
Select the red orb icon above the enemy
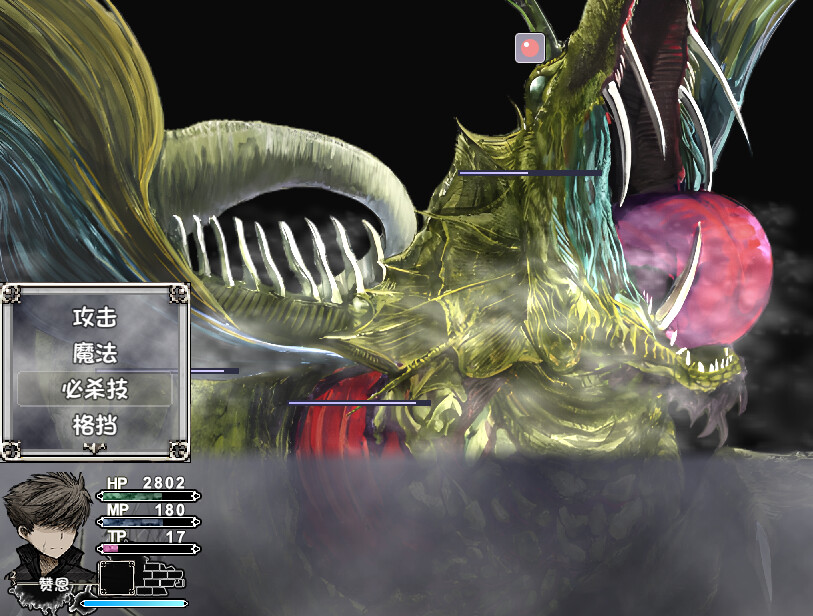point(530,47)
